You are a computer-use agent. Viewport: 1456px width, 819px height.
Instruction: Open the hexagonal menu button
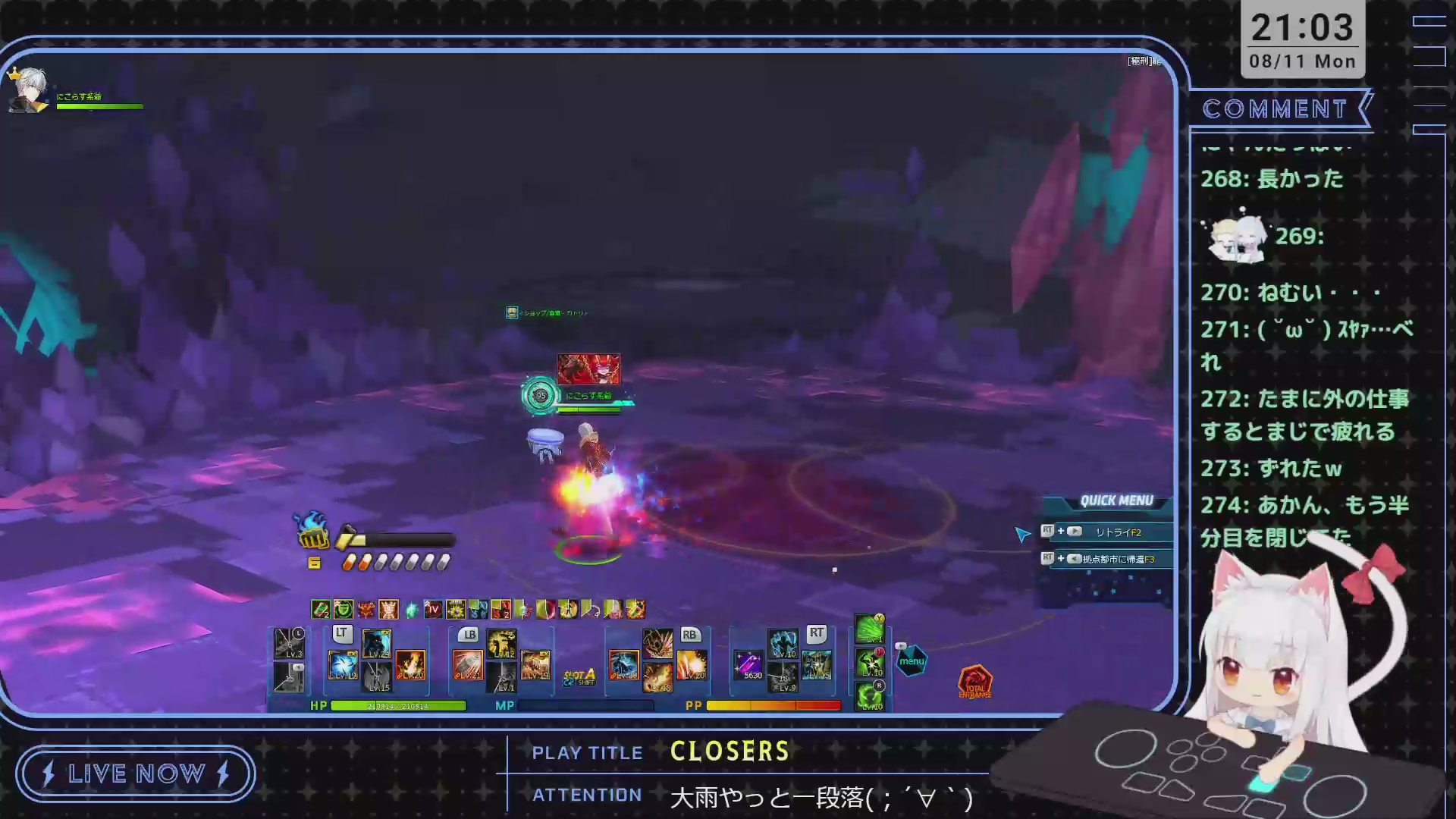coord(912,661)
